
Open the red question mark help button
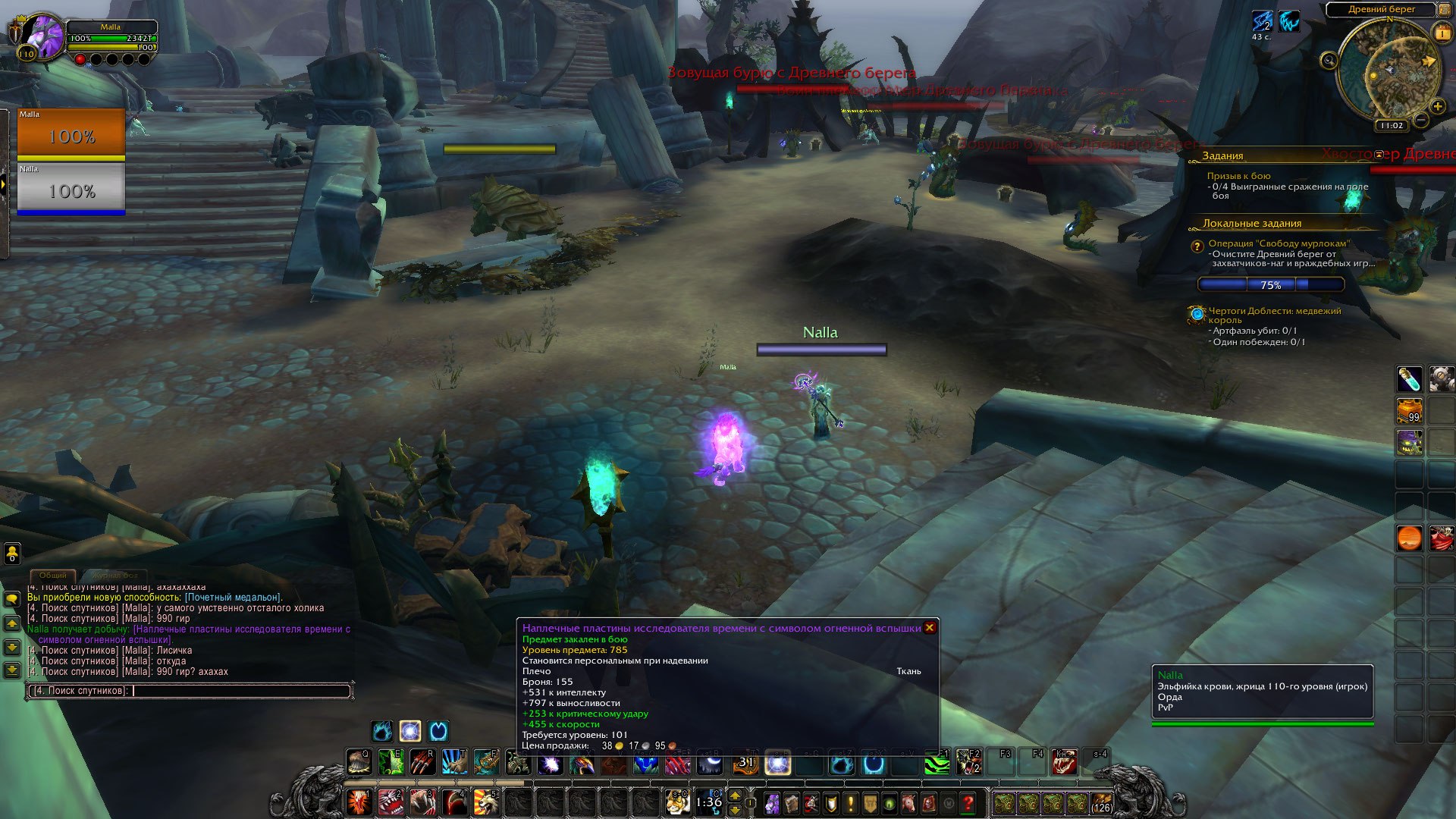click(x=968, y=803)
